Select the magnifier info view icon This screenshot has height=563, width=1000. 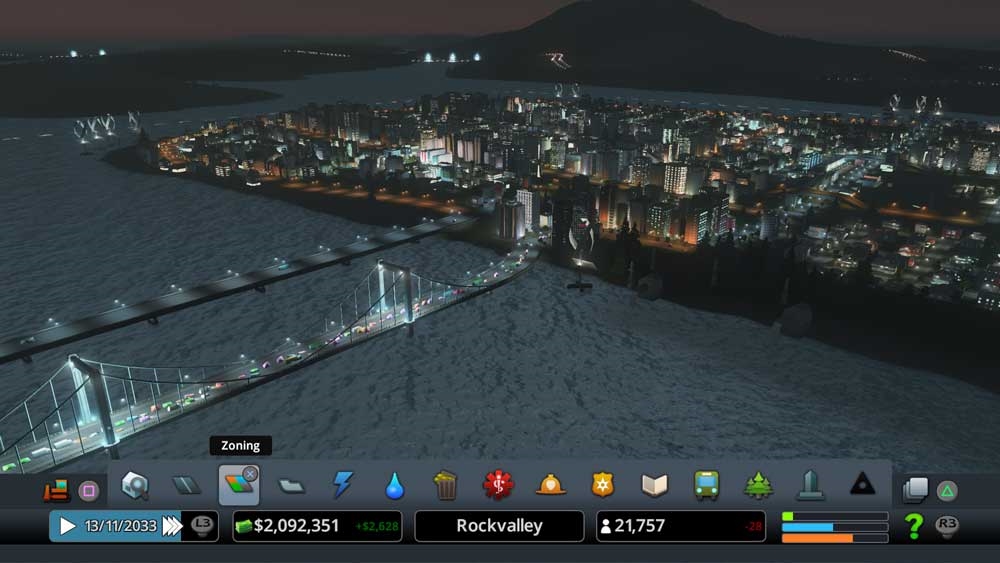(134, 486)
